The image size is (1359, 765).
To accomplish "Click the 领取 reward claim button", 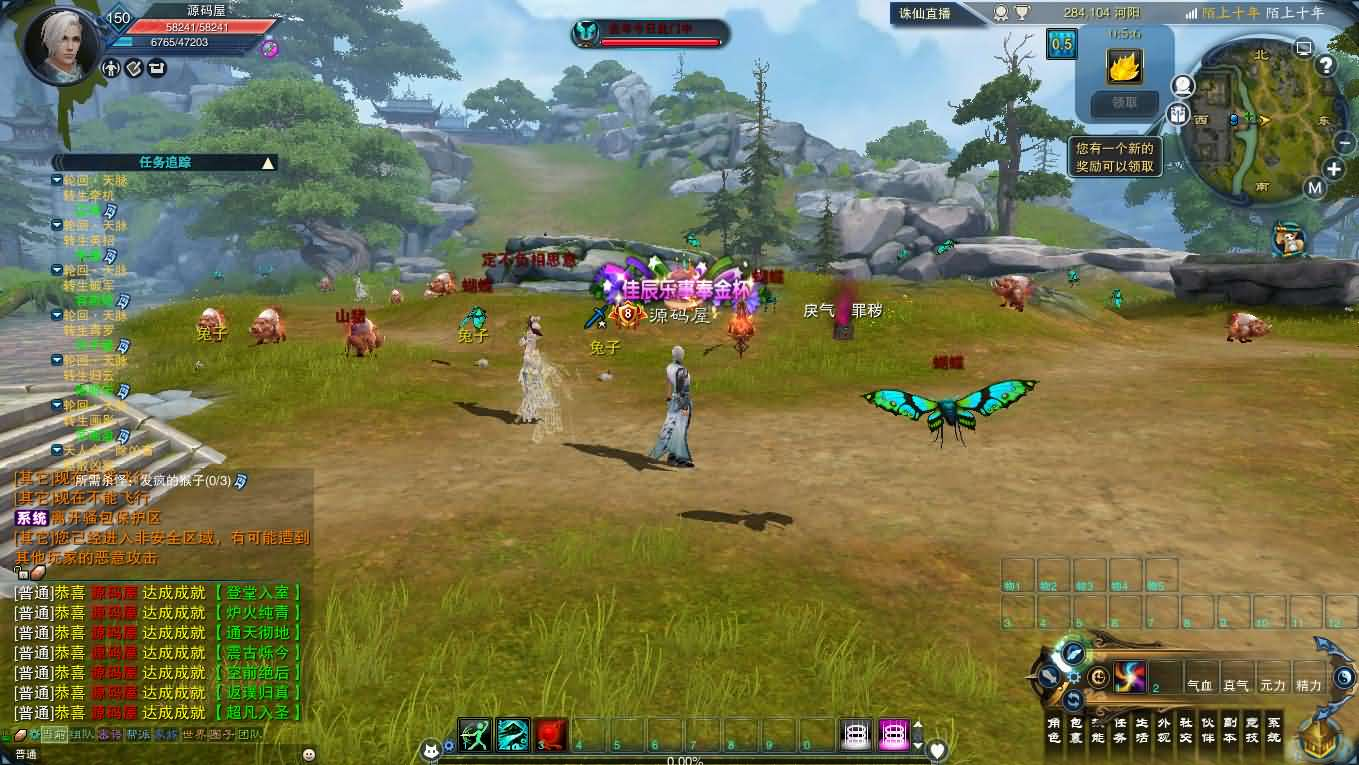I will [1124, 102].
